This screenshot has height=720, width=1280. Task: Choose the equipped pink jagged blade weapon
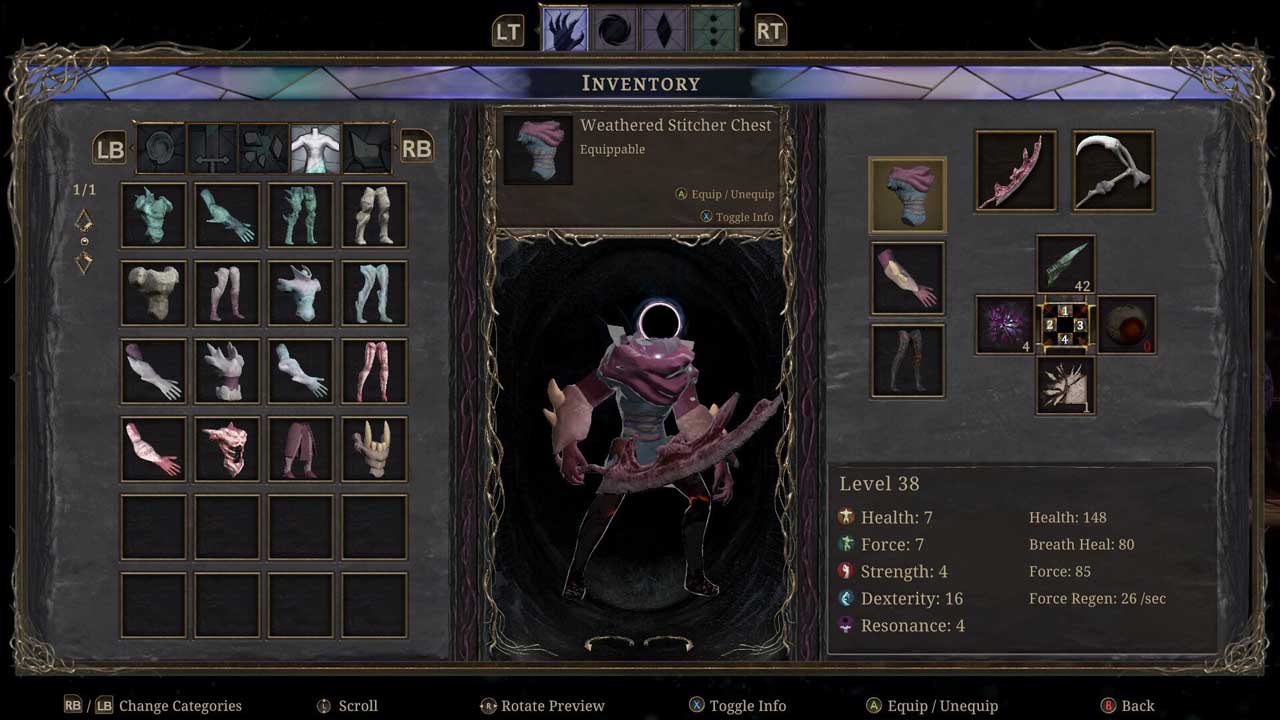click(1016, 171)
